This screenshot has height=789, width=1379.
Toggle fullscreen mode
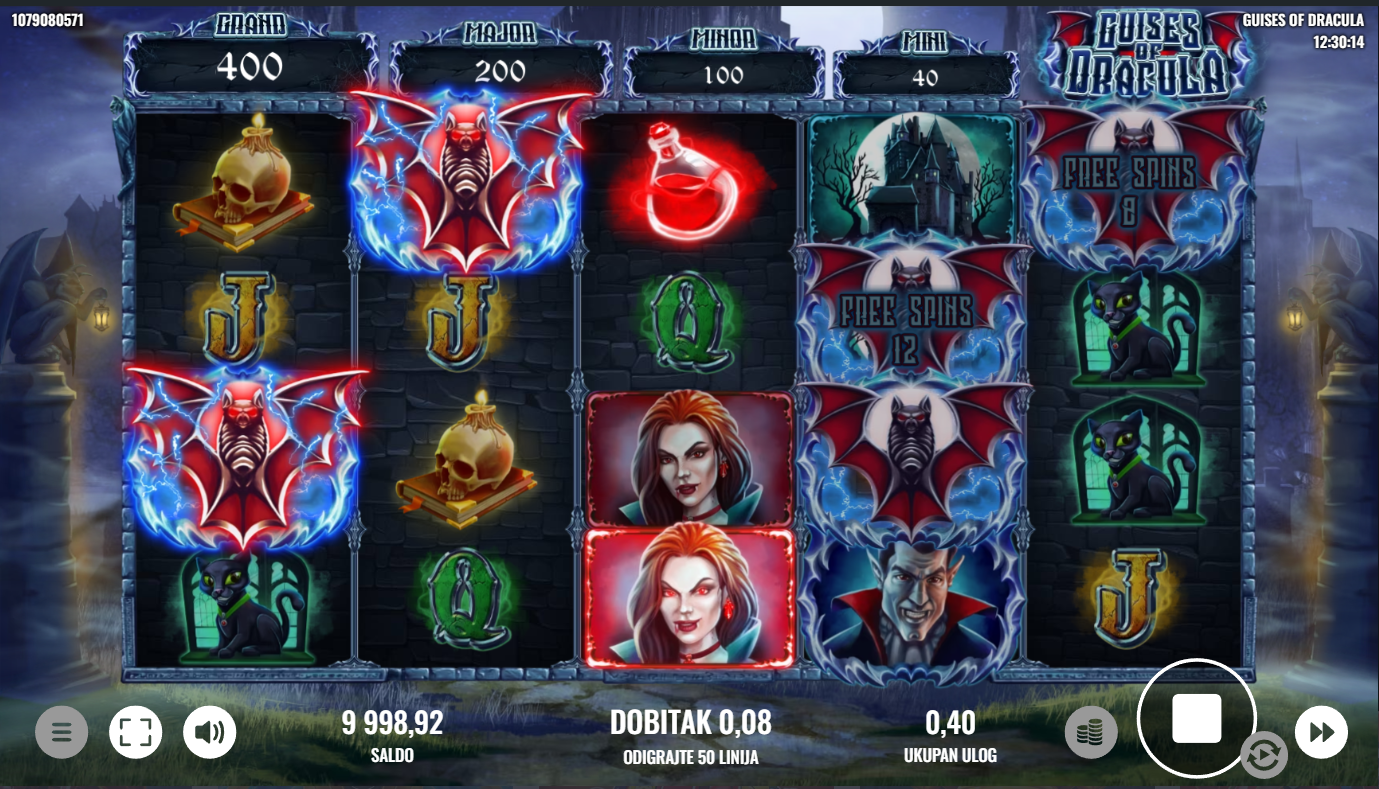pos(135,733)
